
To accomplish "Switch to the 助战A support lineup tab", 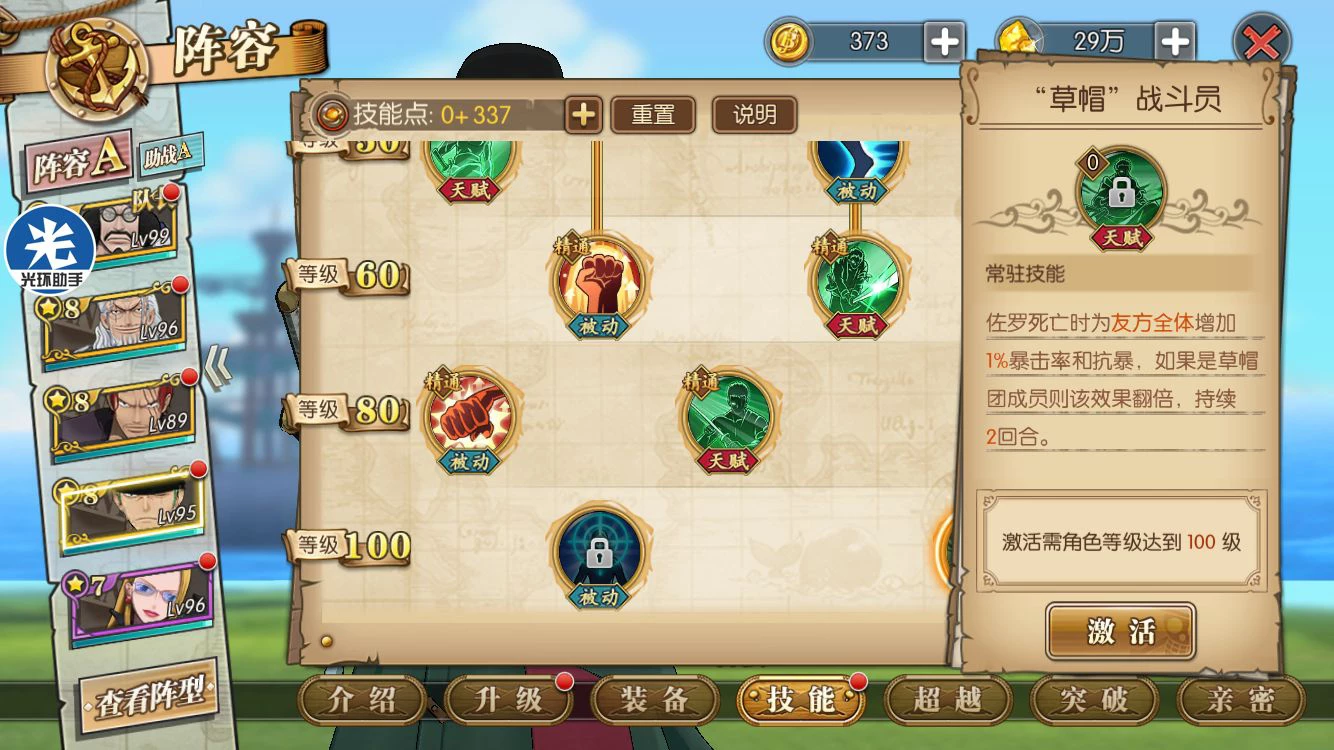I will coord(171,154).
